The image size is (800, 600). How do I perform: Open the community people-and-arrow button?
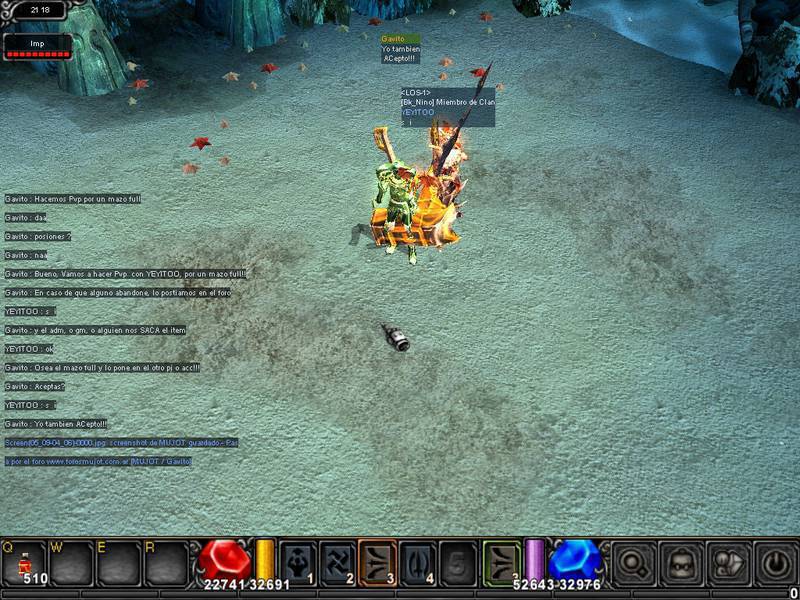pyautogui.click(x=729, y=563)
